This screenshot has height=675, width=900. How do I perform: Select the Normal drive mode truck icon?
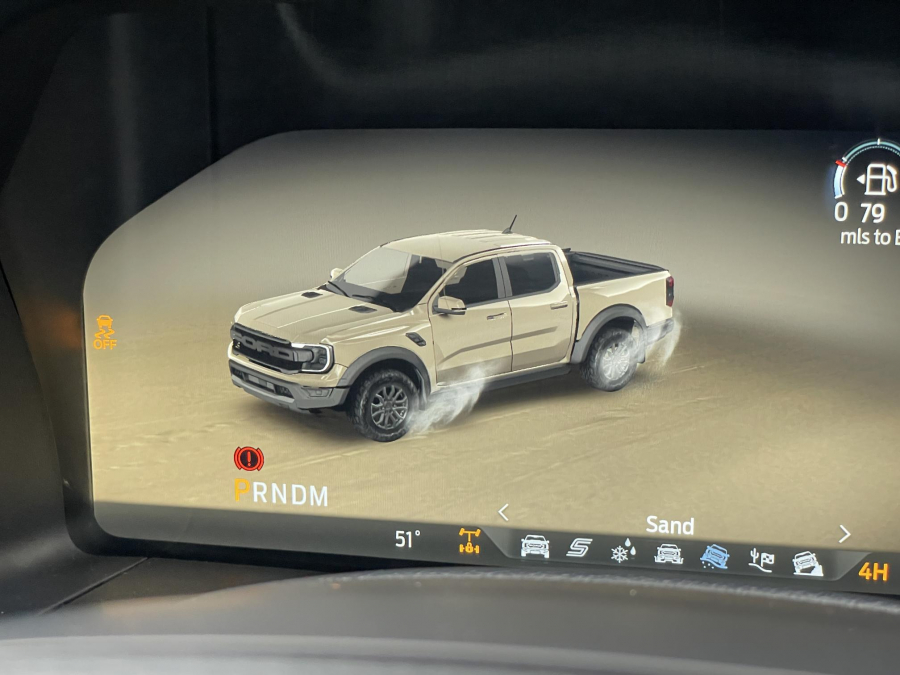point(534,546)
